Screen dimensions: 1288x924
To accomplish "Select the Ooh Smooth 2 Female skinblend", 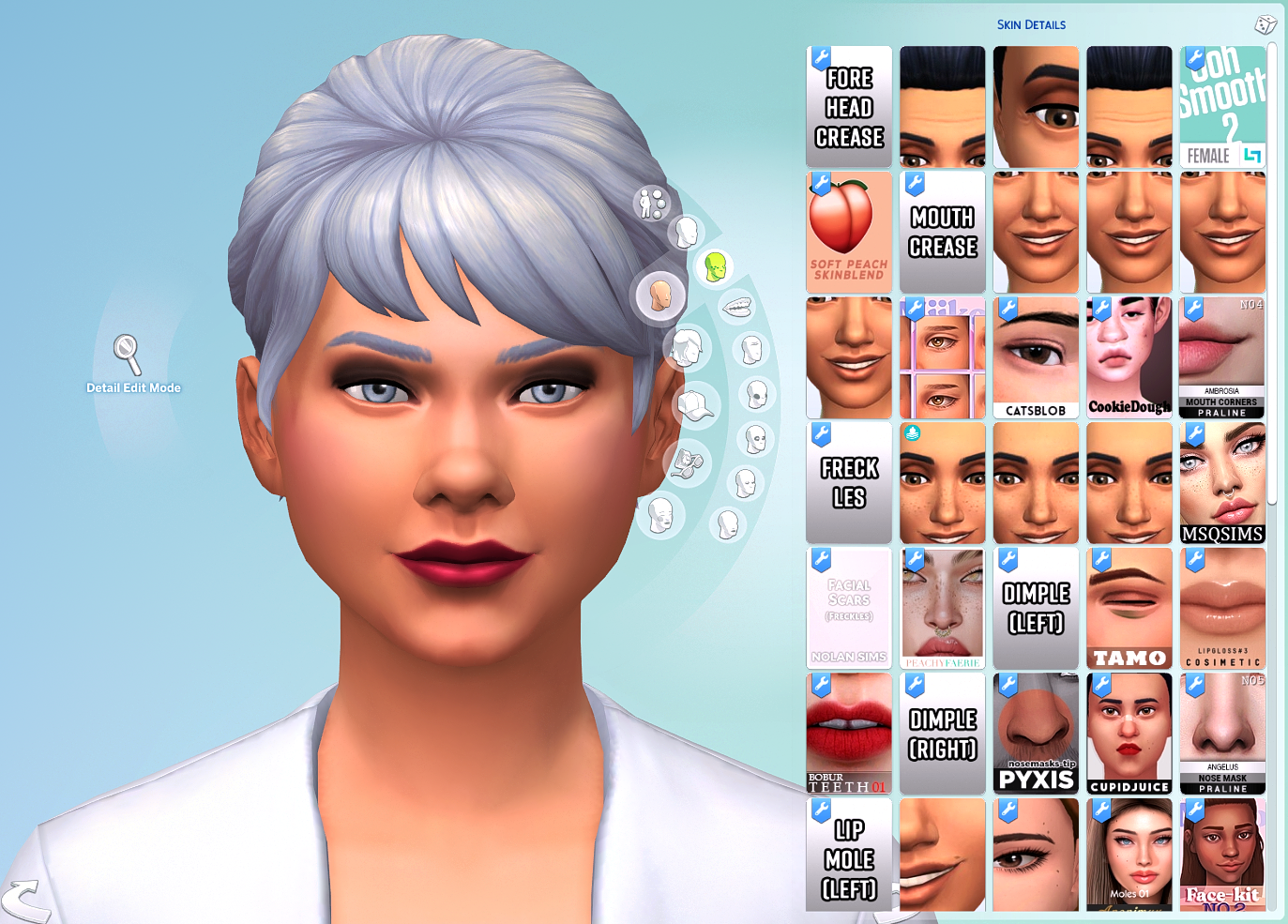I will coord(1222,105).
